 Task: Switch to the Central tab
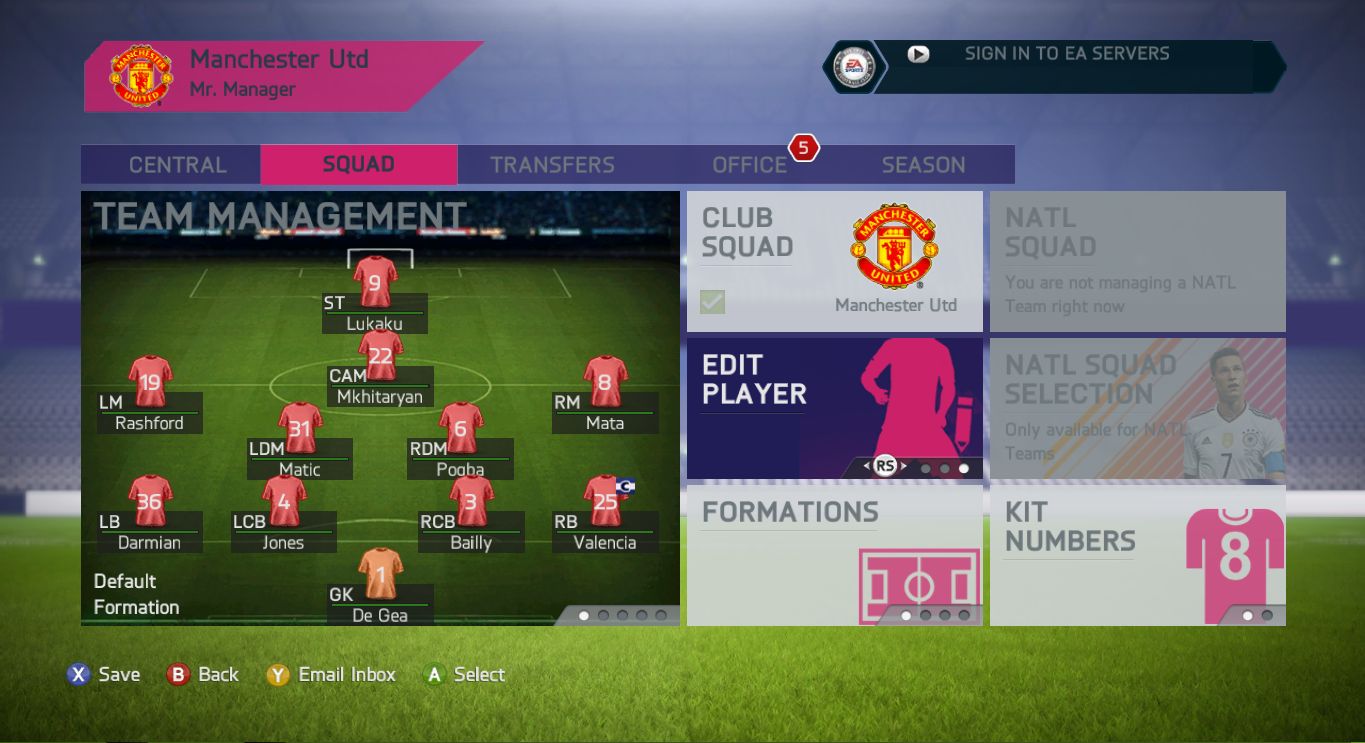(177, 165)
